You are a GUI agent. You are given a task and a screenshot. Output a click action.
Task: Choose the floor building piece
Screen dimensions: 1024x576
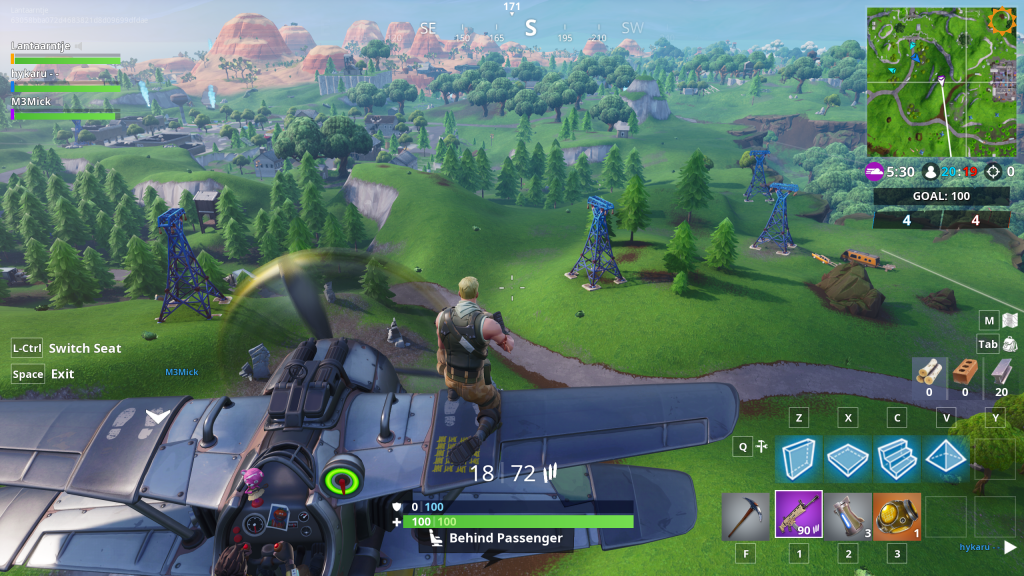pyautogui.click(x=846, y=458)
